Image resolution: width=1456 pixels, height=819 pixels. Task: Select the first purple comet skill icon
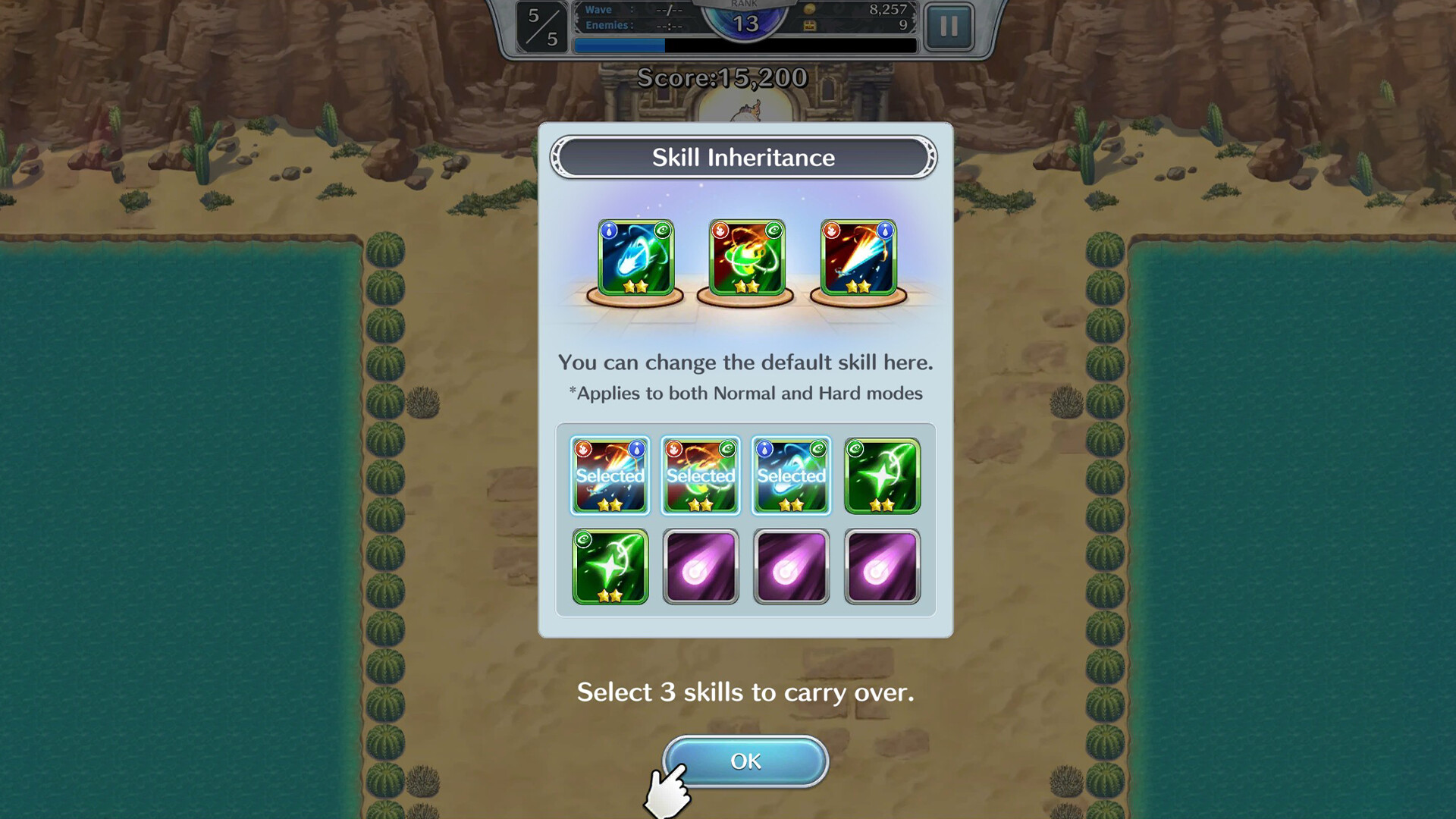pyautogui.click(x=700, y=566)
